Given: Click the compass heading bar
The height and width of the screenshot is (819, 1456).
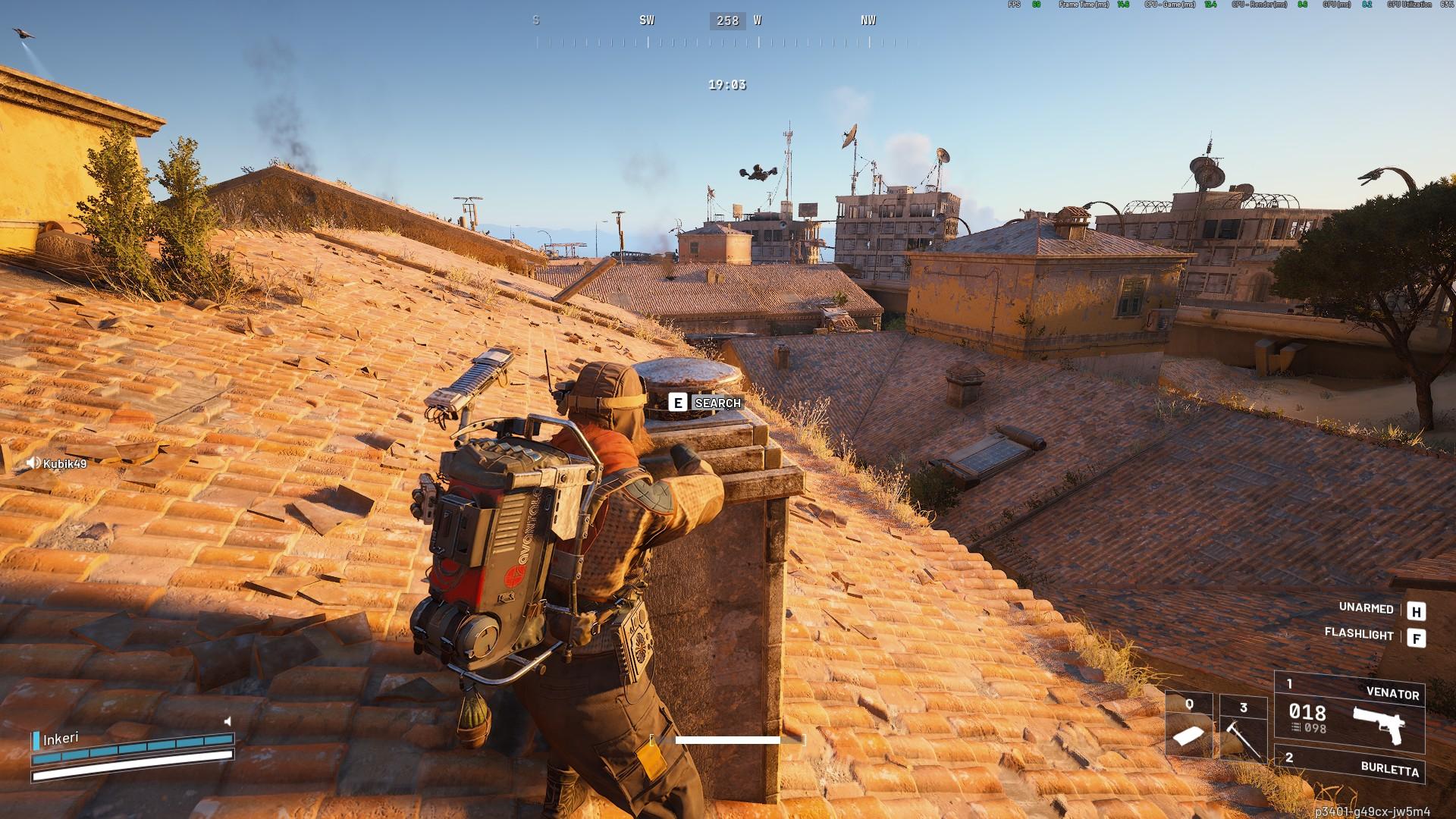Looking at the screenshot, I should [726, 30].
